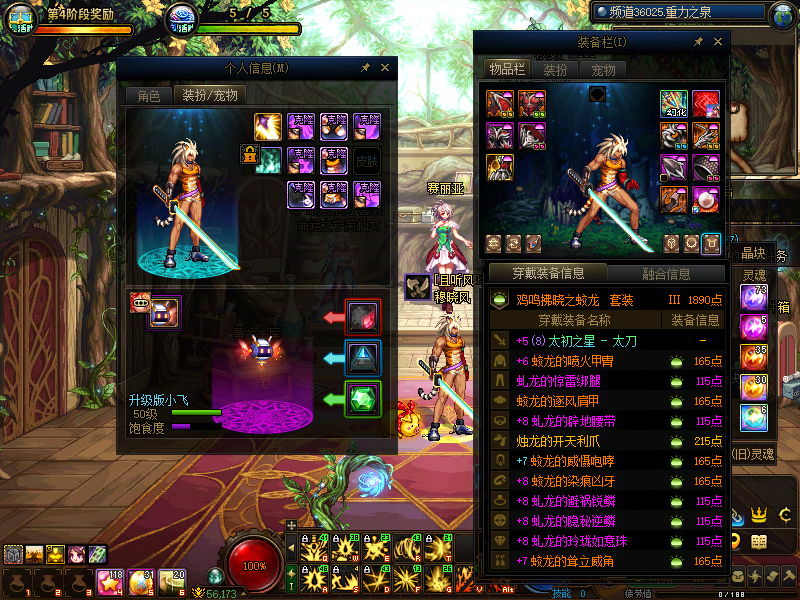Select the blue triangle pet equipment slot
Viewport: 800px width, 600px height.
pyautogui.click(x=362, y=358)
